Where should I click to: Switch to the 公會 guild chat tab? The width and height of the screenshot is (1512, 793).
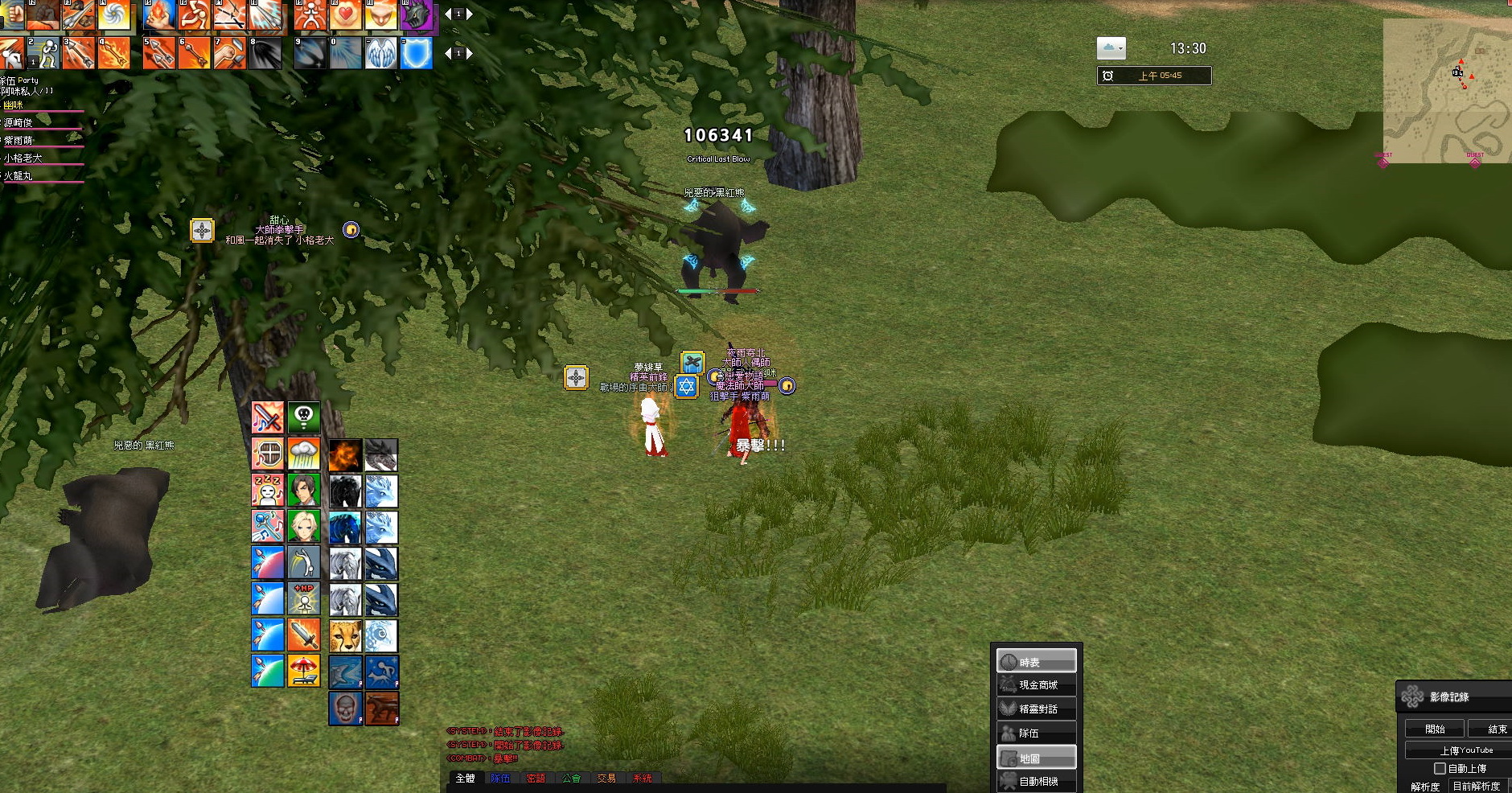point(571,779)
